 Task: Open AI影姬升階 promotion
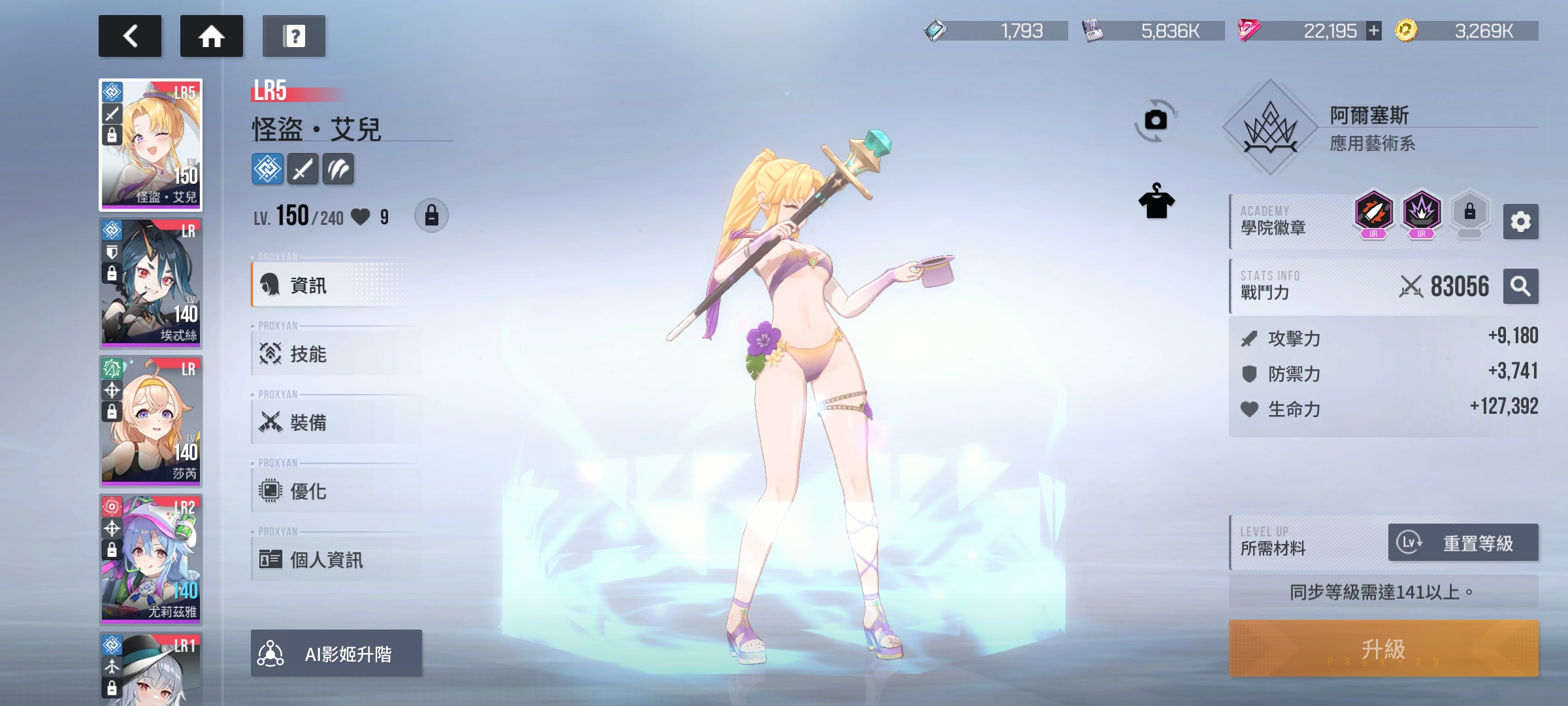coord(336,653)
